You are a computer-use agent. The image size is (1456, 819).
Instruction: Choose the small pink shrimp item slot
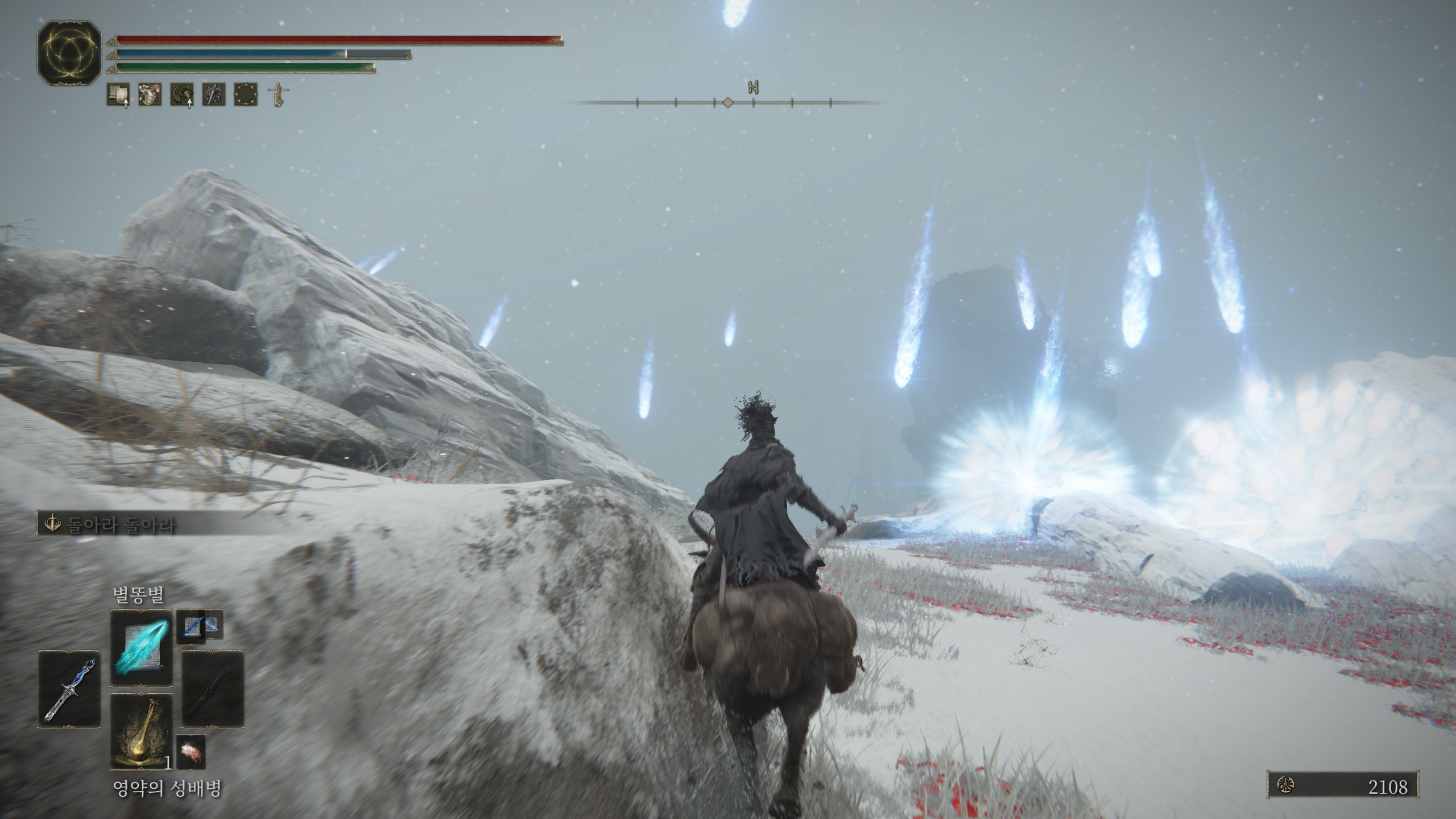tap(191, 752)
